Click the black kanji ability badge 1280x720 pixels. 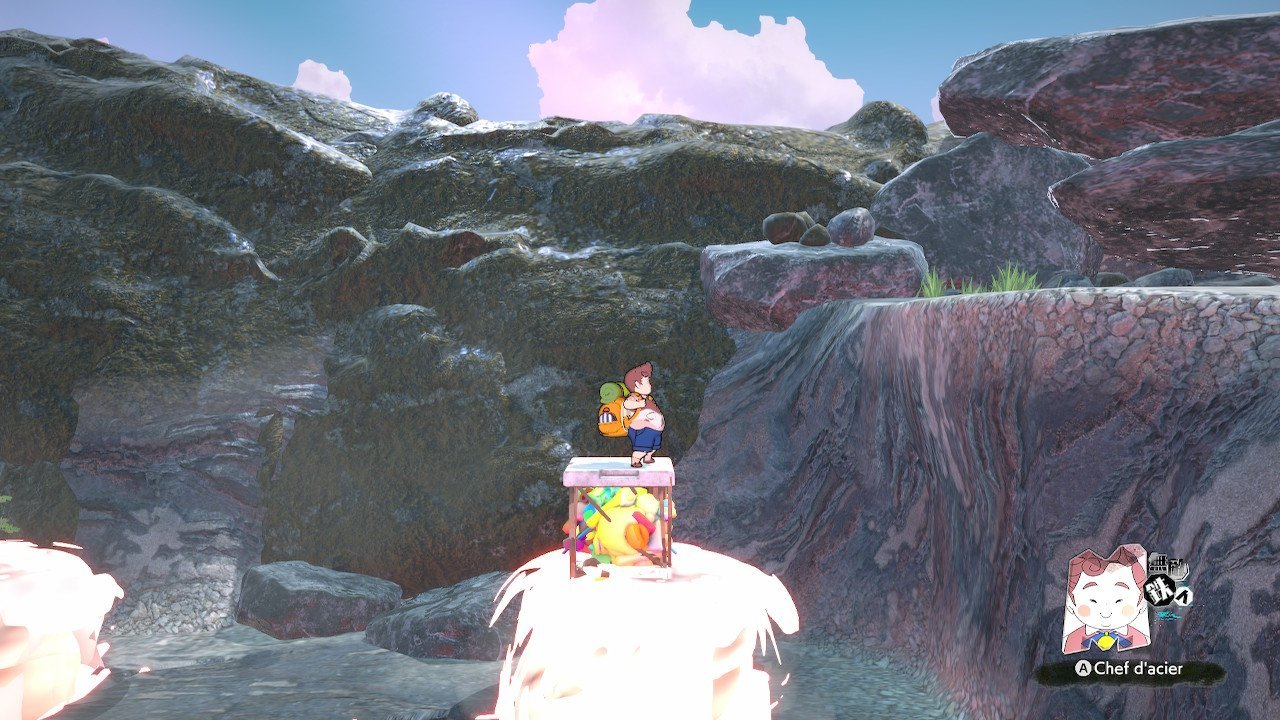tap(1170, 580)
